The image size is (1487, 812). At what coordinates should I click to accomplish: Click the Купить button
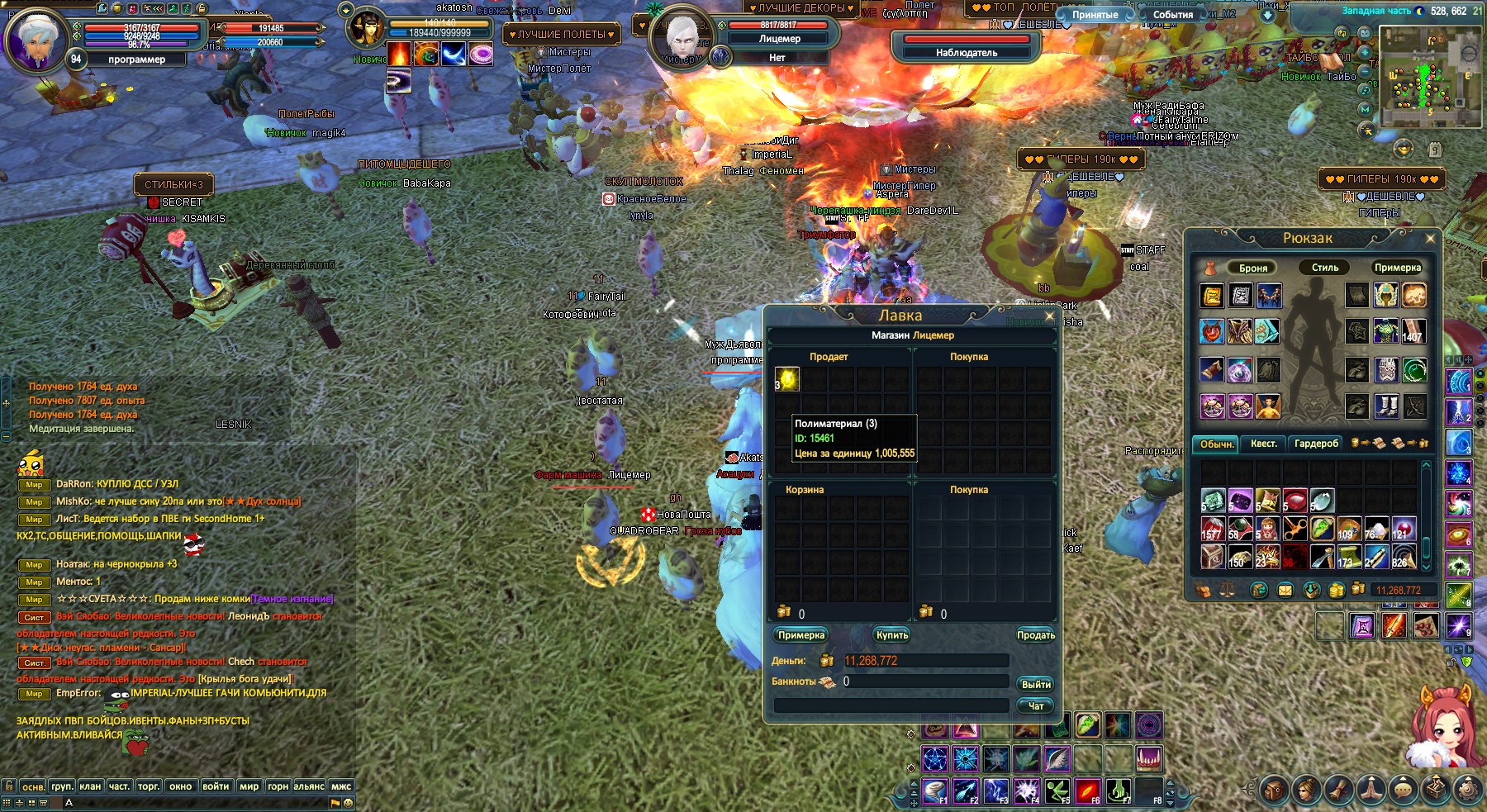[892, 635]
